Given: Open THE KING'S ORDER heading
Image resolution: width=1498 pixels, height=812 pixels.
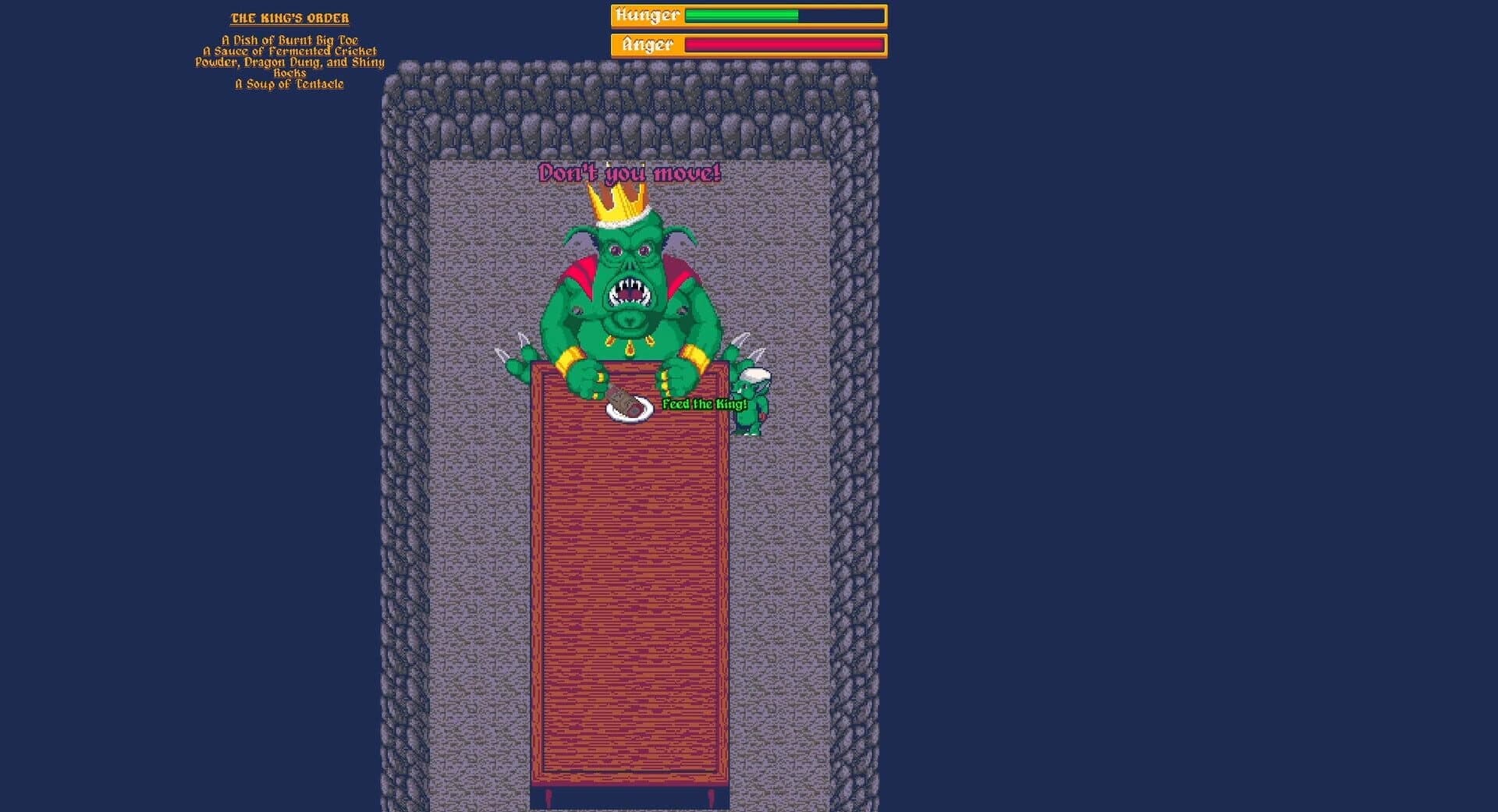Looking at the screenshot, I should click(291, 17).
